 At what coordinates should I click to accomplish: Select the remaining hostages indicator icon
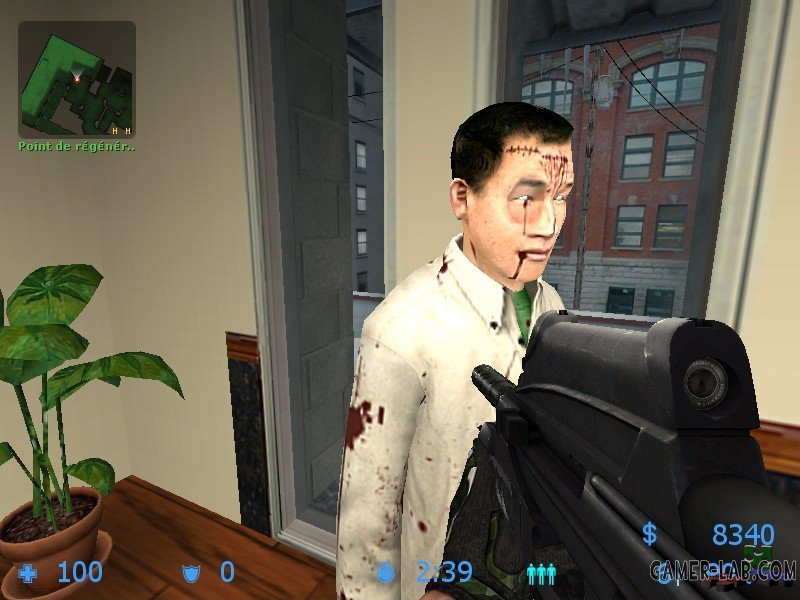pos(541,573)
